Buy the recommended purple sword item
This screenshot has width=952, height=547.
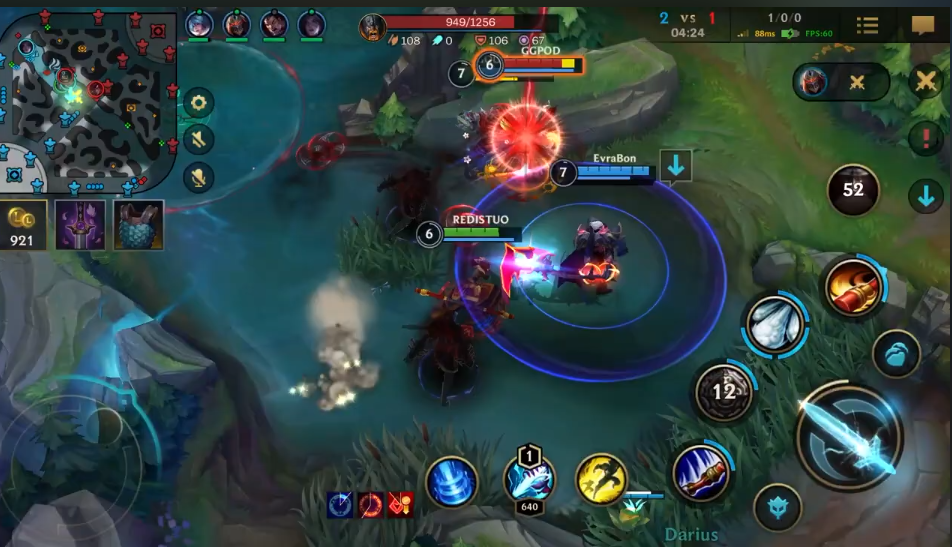pyautogui.click(x=80, y=224)
